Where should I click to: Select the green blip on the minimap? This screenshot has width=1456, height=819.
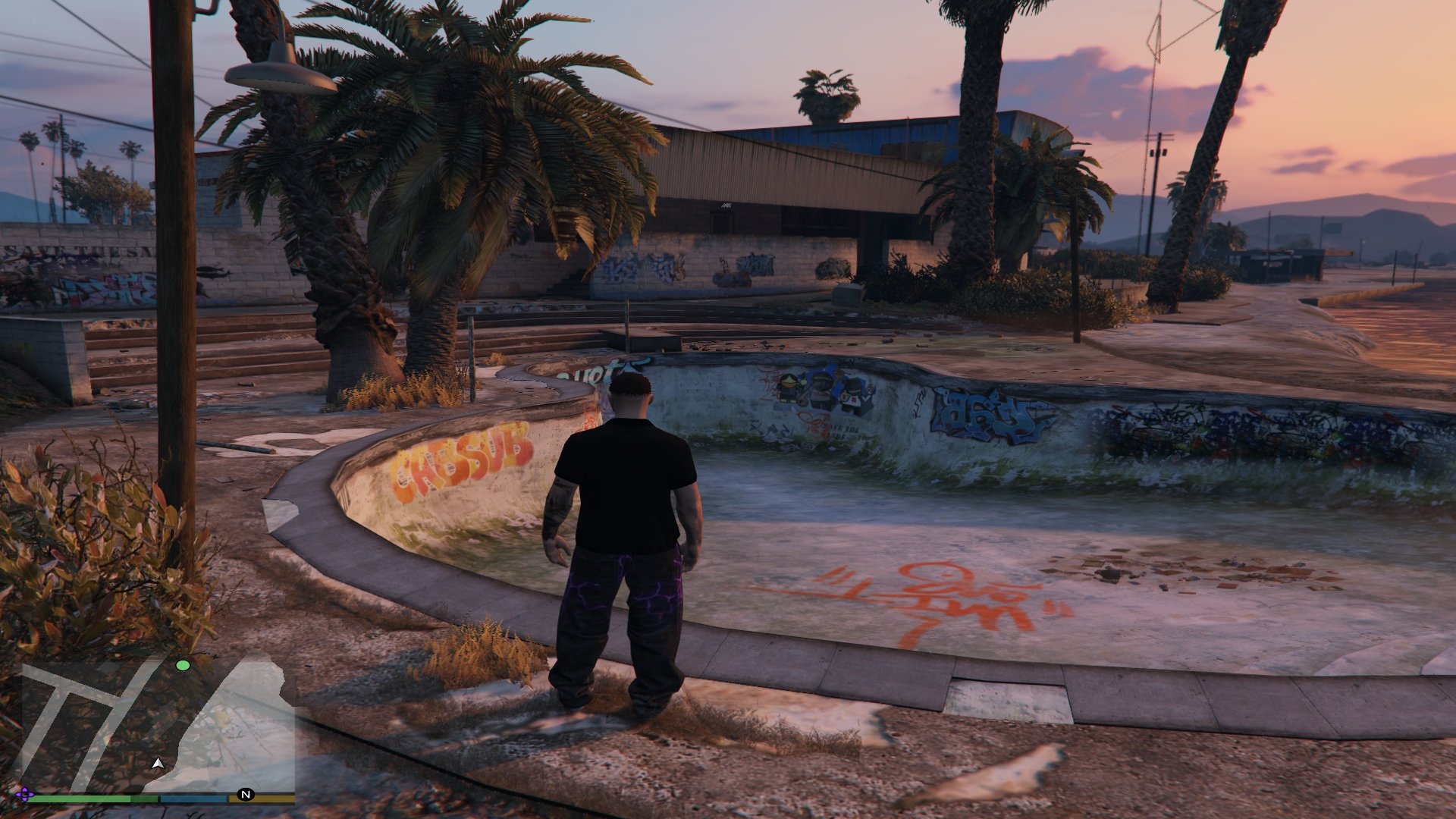tap(183, 666)
